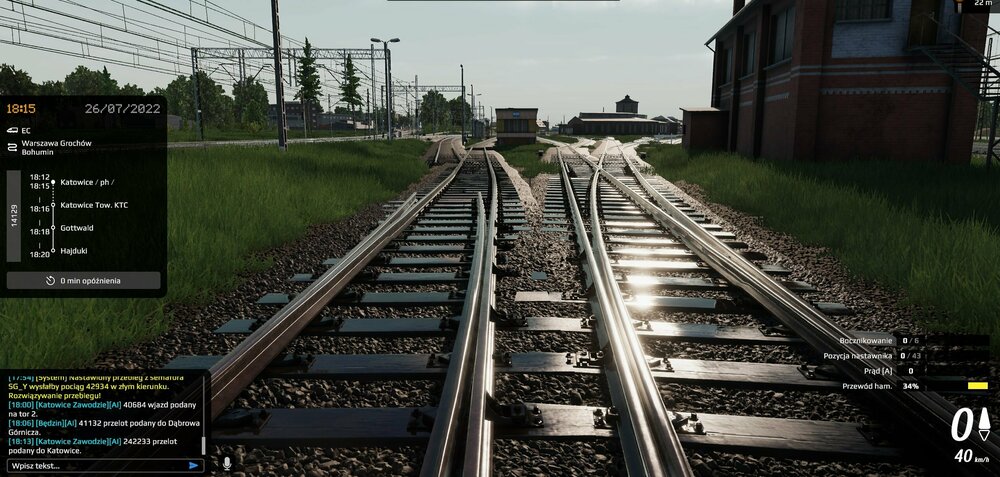Toggle the microphone voice chat icon

point(227,464)
